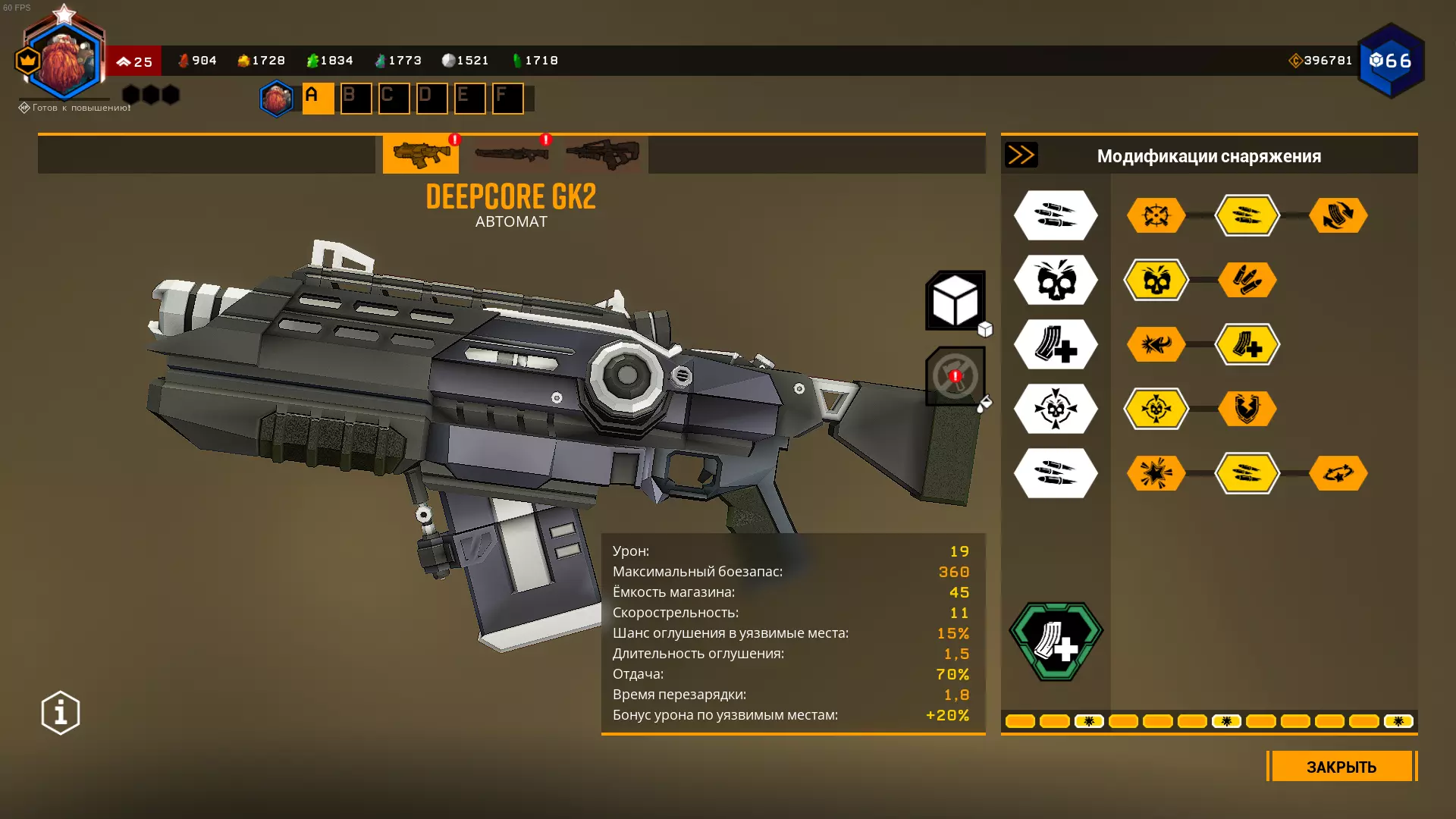Collapse panel with the double arrow button

(x=1021, y=155)
